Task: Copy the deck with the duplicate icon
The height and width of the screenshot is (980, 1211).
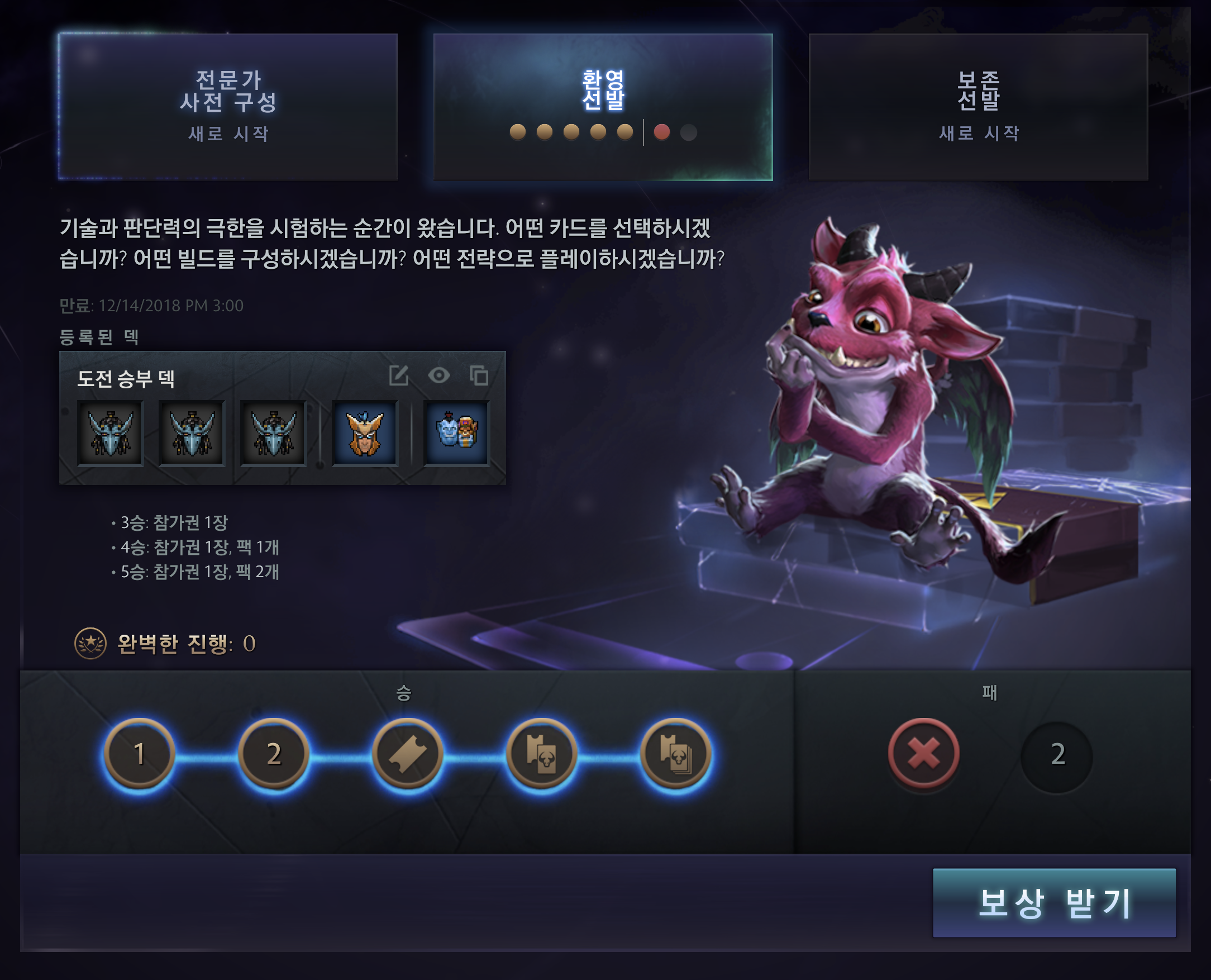Action: point(479,375)
